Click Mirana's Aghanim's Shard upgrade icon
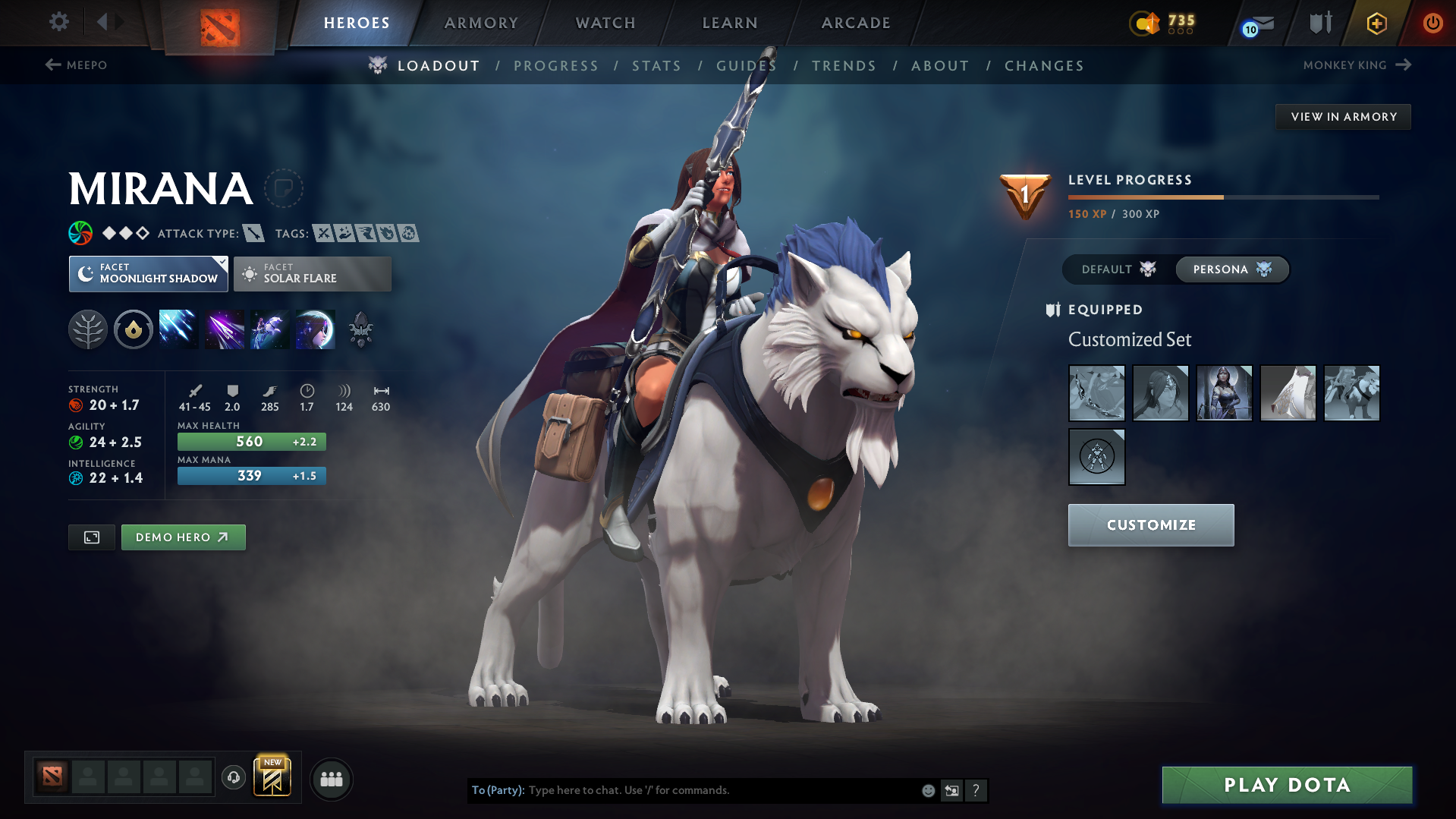The width and height of the screenshot is (1456, 819). [x=361, y=329]
